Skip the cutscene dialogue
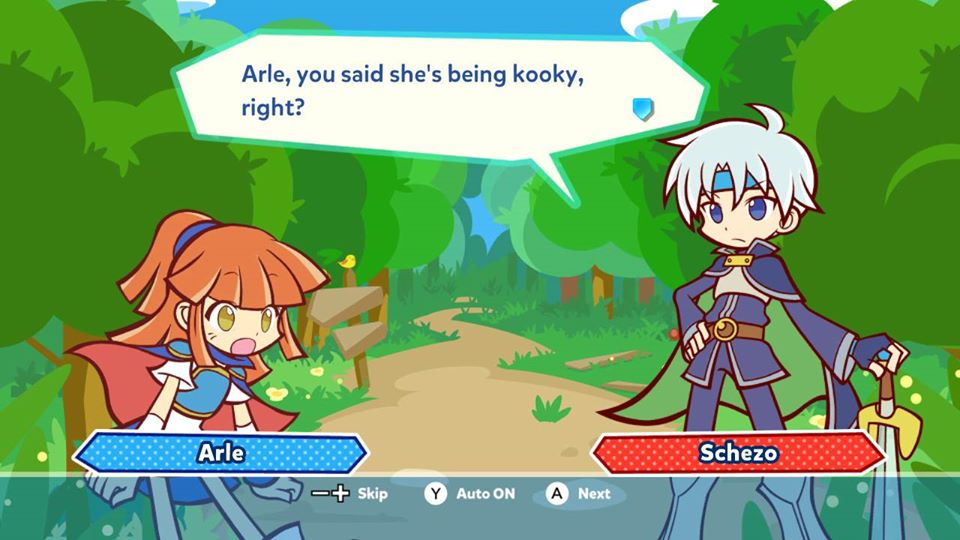Screen dimensions: 960x540 pyautogui.click(x=349, y=493)
